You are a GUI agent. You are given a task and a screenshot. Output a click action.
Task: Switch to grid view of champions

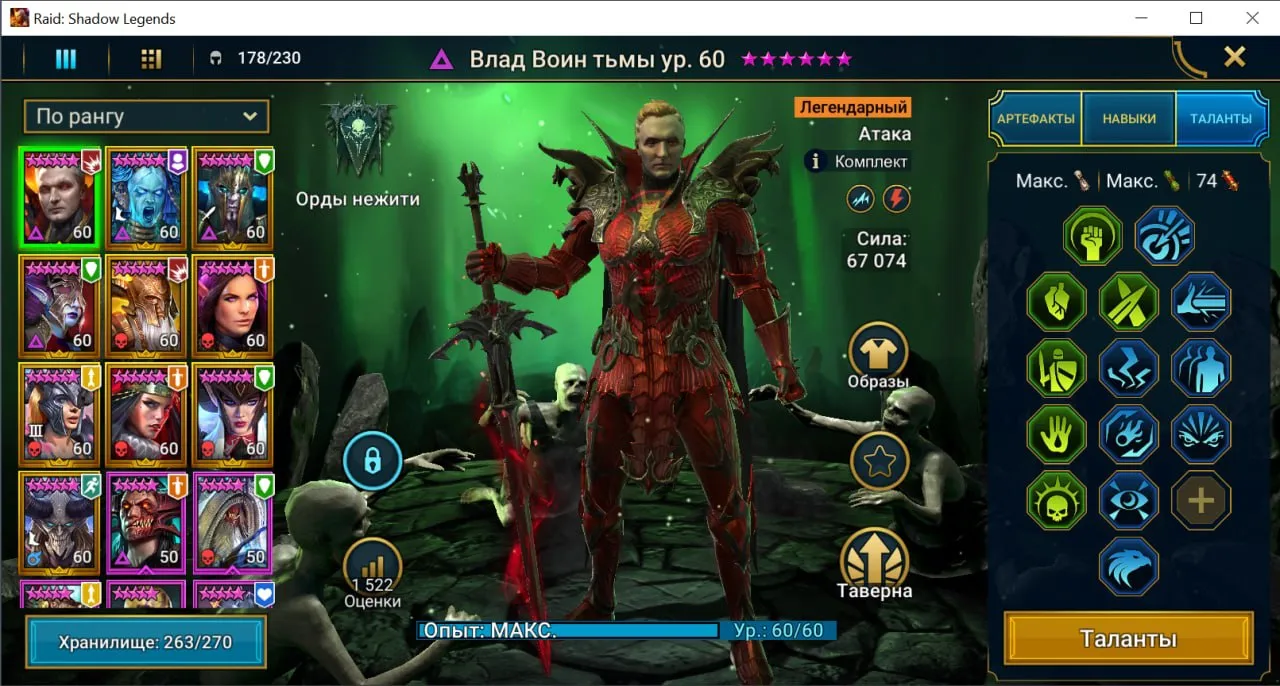[x=151, y=59]
